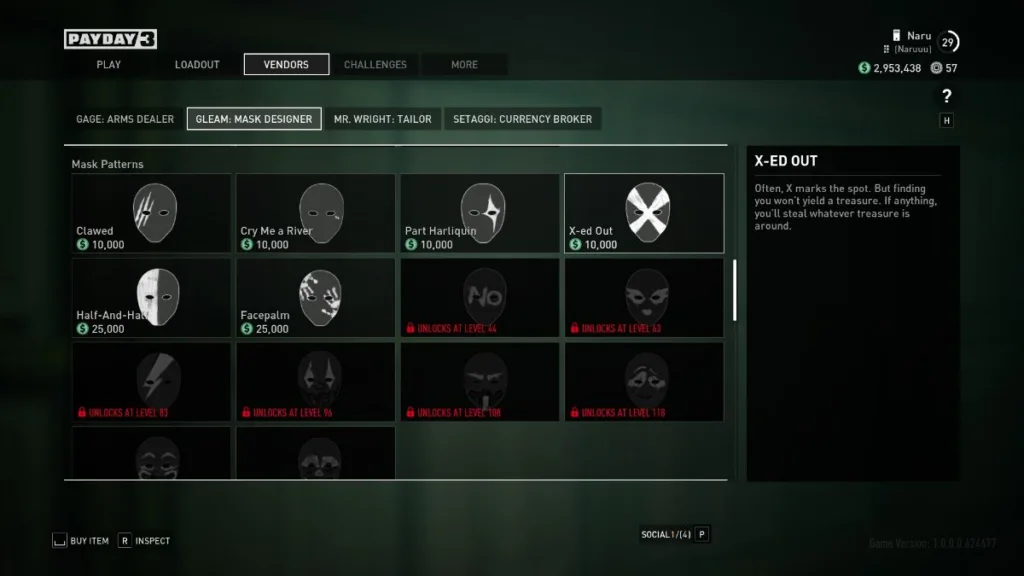
Task: Switch to the Loadout tab
Action: (x=197, y=65)
